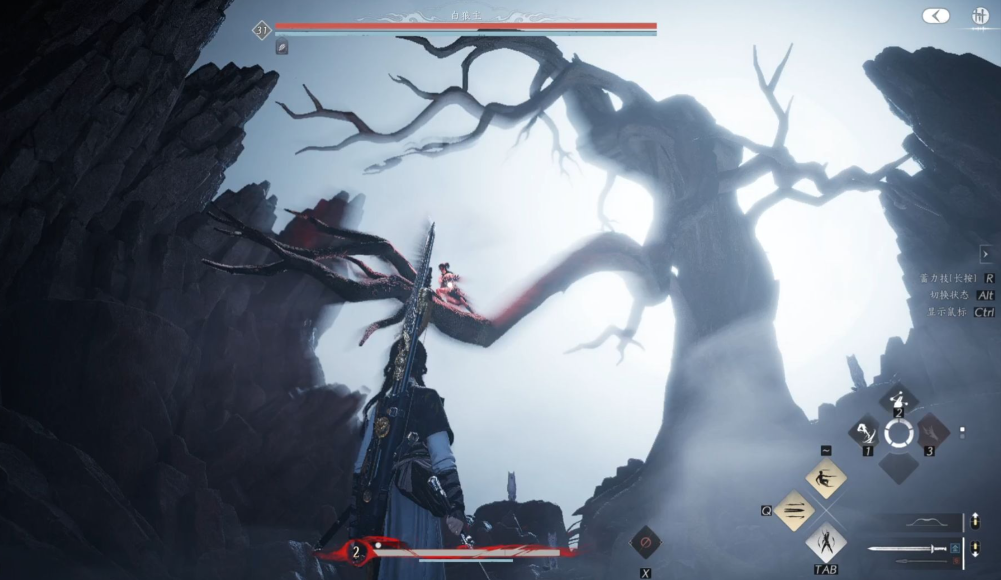Expand the key hints panel arrow
The height and width of the screenshot is (580, 1001).
[986, 255]
